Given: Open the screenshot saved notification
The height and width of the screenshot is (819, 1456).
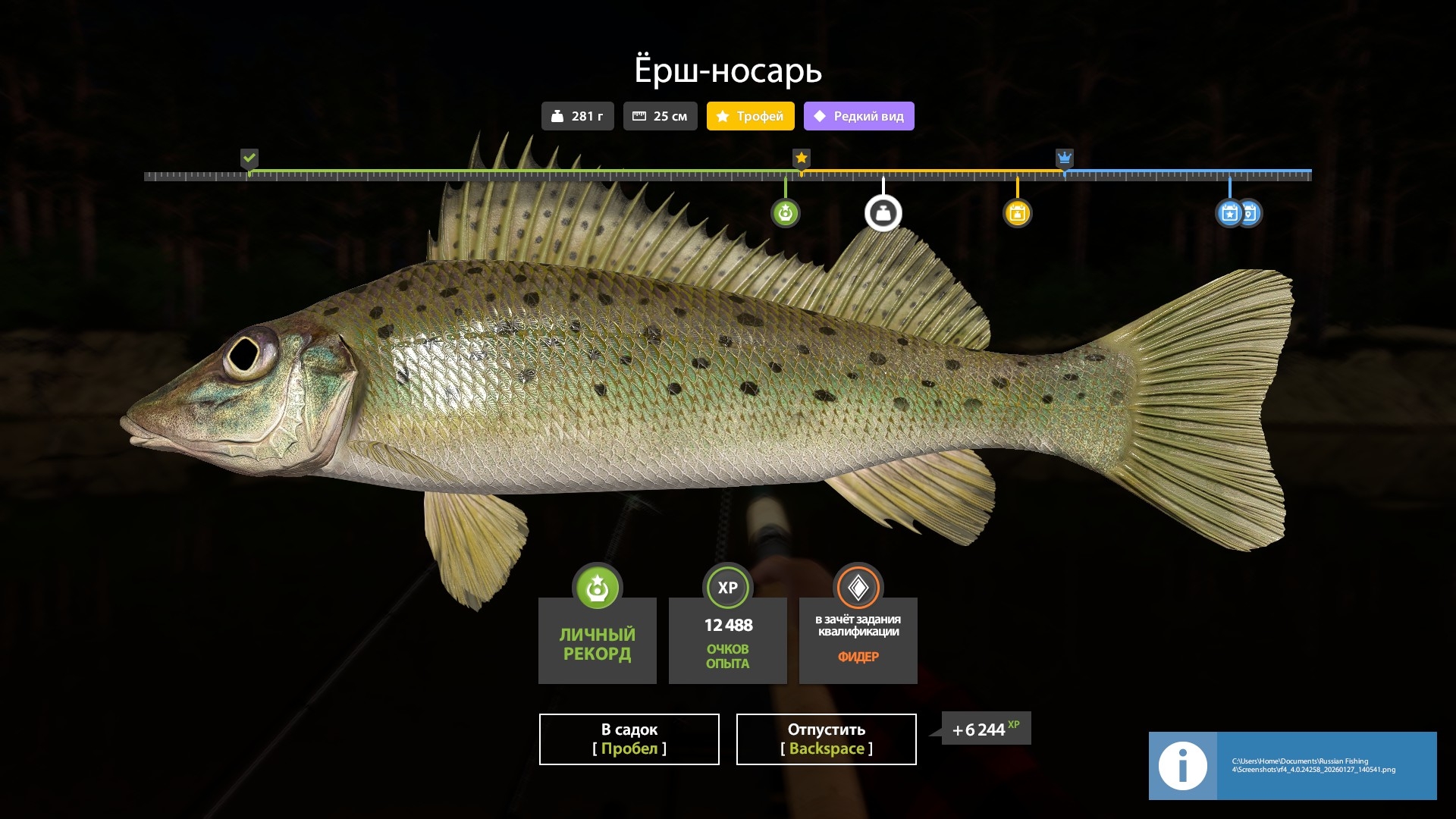Looking at the screenshot, I should point(1292,765).
